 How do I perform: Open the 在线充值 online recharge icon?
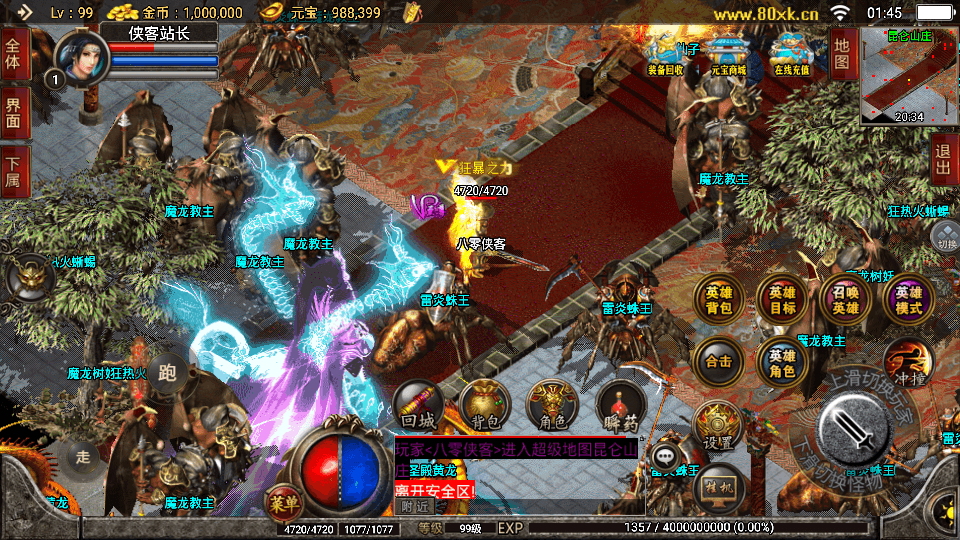tap(791, 57)
